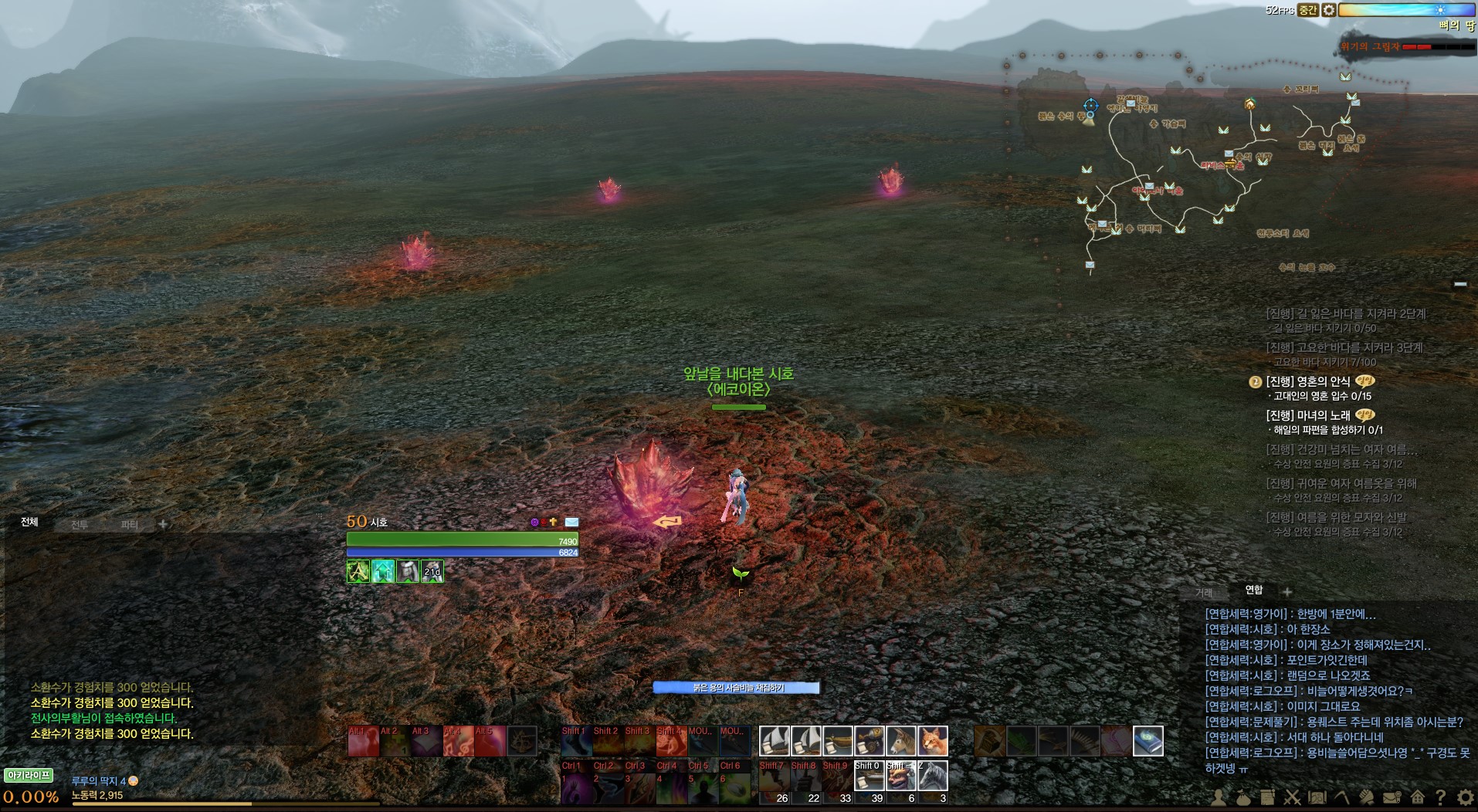Image resolution: width=1478 pixels, height=812 pixels.
Task: Switch to the 전투 chat tab
Action: tap(80, 525)
